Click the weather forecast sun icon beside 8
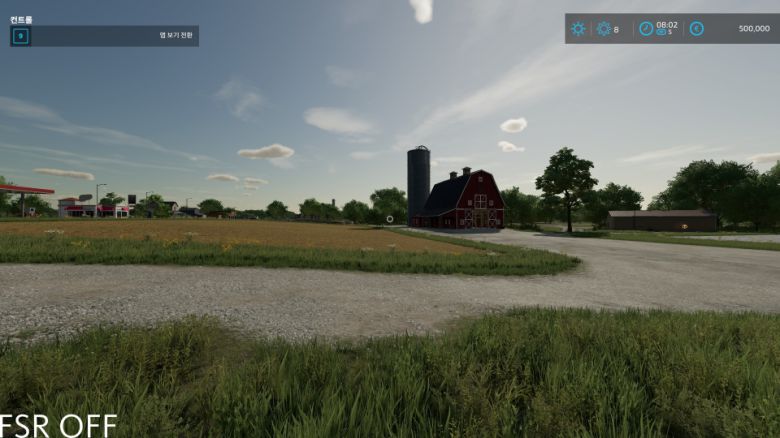The width and height of the screenshot is (780, 438). click(x=603, y=29)
